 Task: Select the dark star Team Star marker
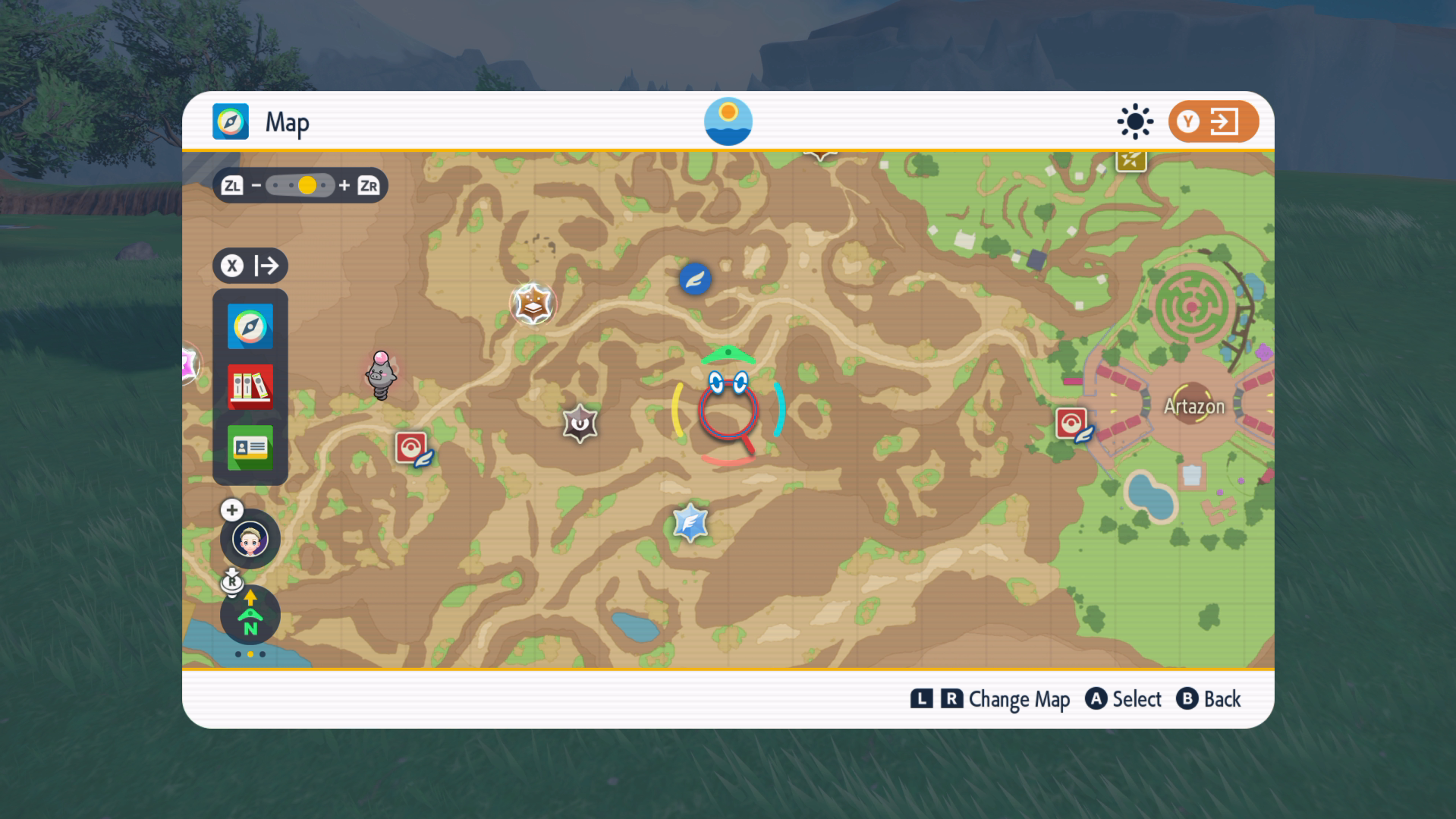coord(580,424)
